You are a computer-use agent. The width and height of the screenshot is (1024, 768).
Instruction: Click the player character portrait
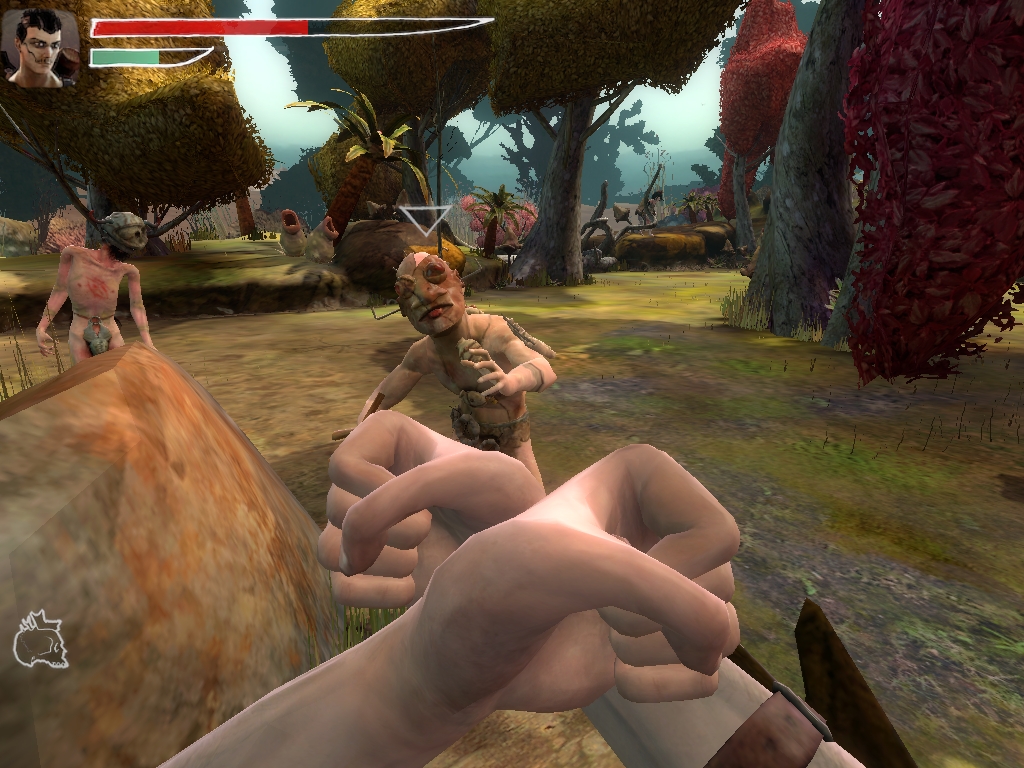pos(40,47)
